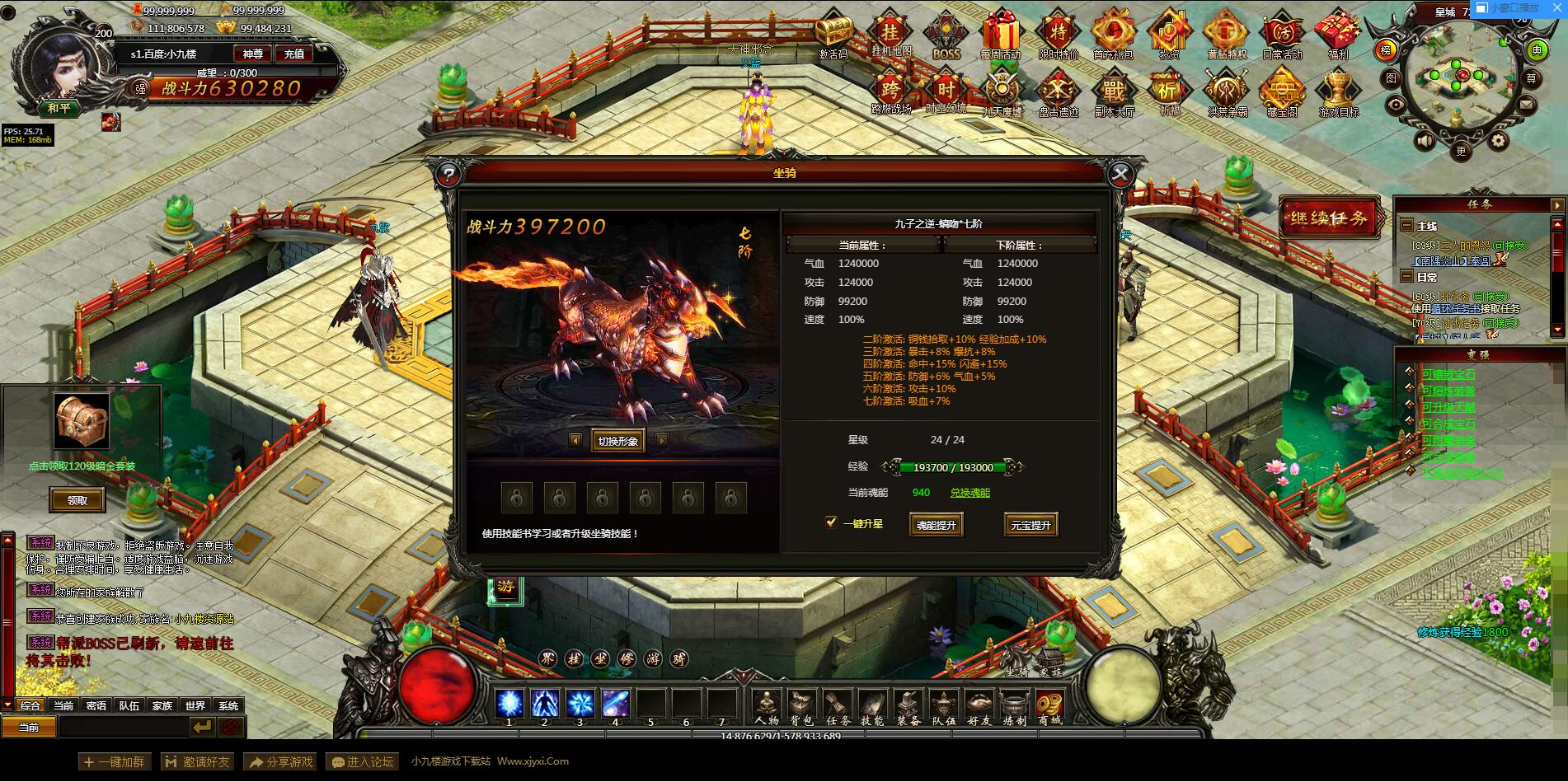The image size is (1568, 782).
Task: Click the left arrow beside 切换形象
Action: [x=575, y=441]
